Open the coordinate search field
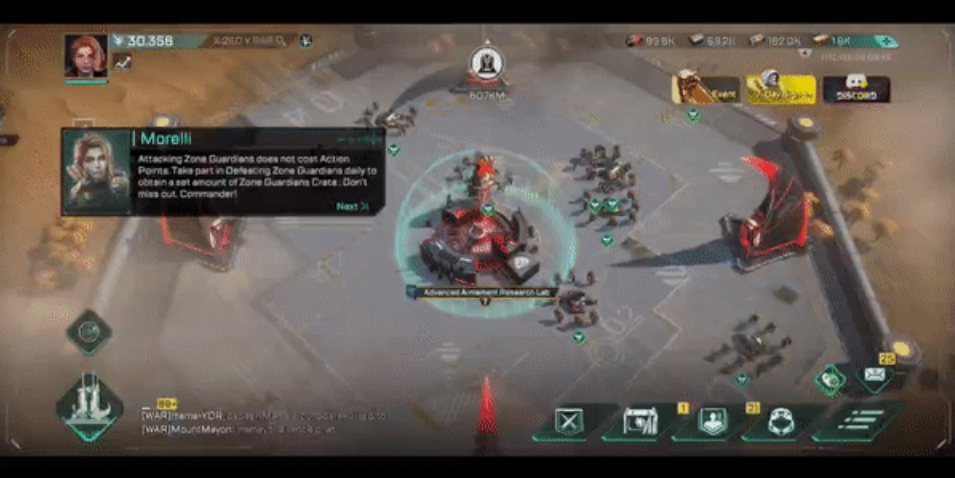This screenshot has height=478, width=955. (x=248, y=41)
